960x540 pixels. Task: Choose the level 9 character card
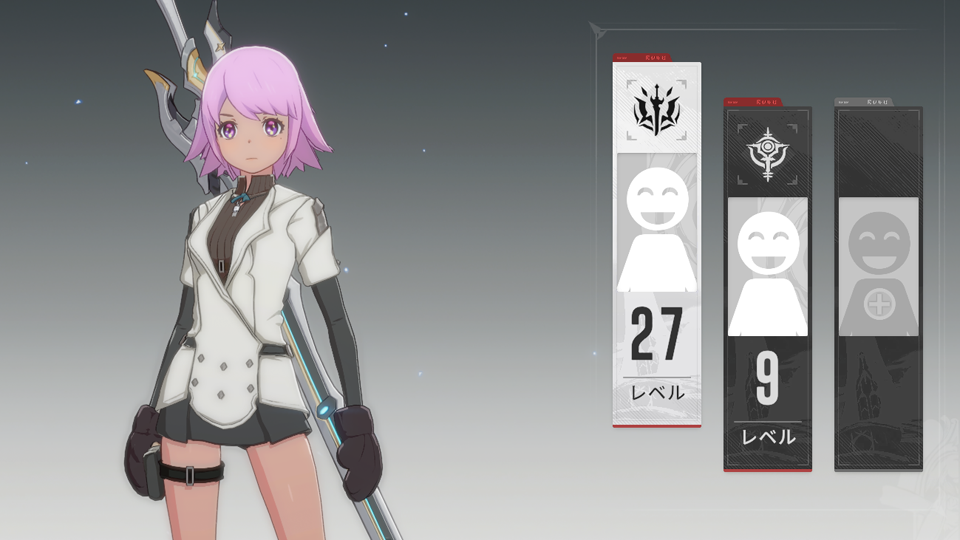(x=767, y=288)
